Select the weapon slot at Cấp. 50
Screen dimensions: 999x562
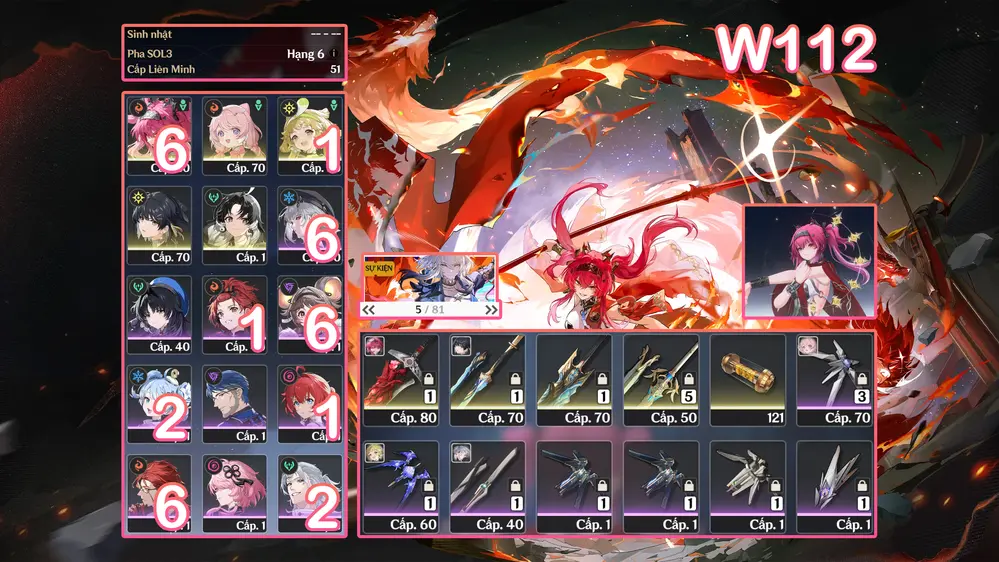660,376
